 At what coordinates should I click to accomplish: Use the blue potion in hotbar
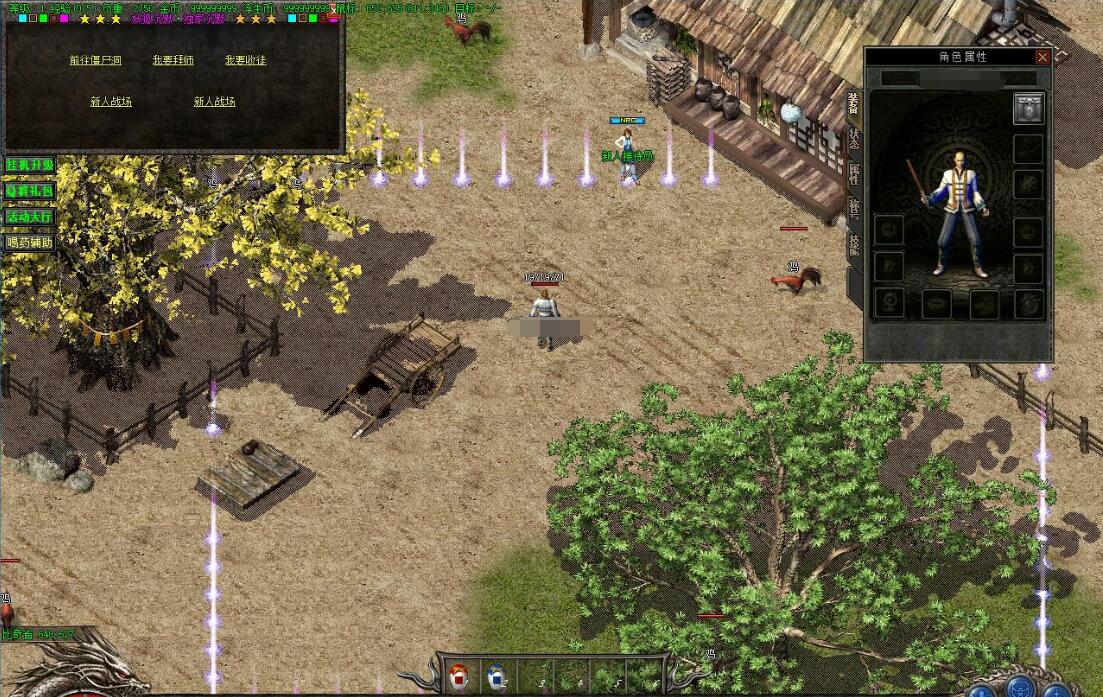(496, 677)
